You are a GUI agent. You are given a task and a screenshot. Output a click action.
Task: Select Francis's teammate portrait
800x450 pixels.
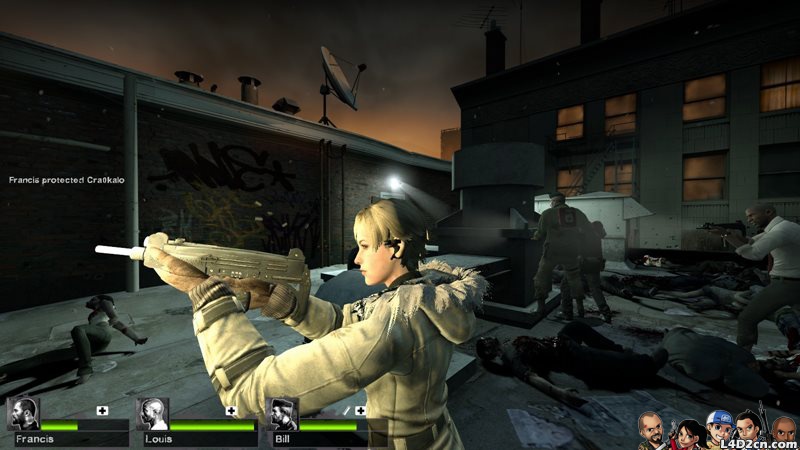click(x=22, y=413)
